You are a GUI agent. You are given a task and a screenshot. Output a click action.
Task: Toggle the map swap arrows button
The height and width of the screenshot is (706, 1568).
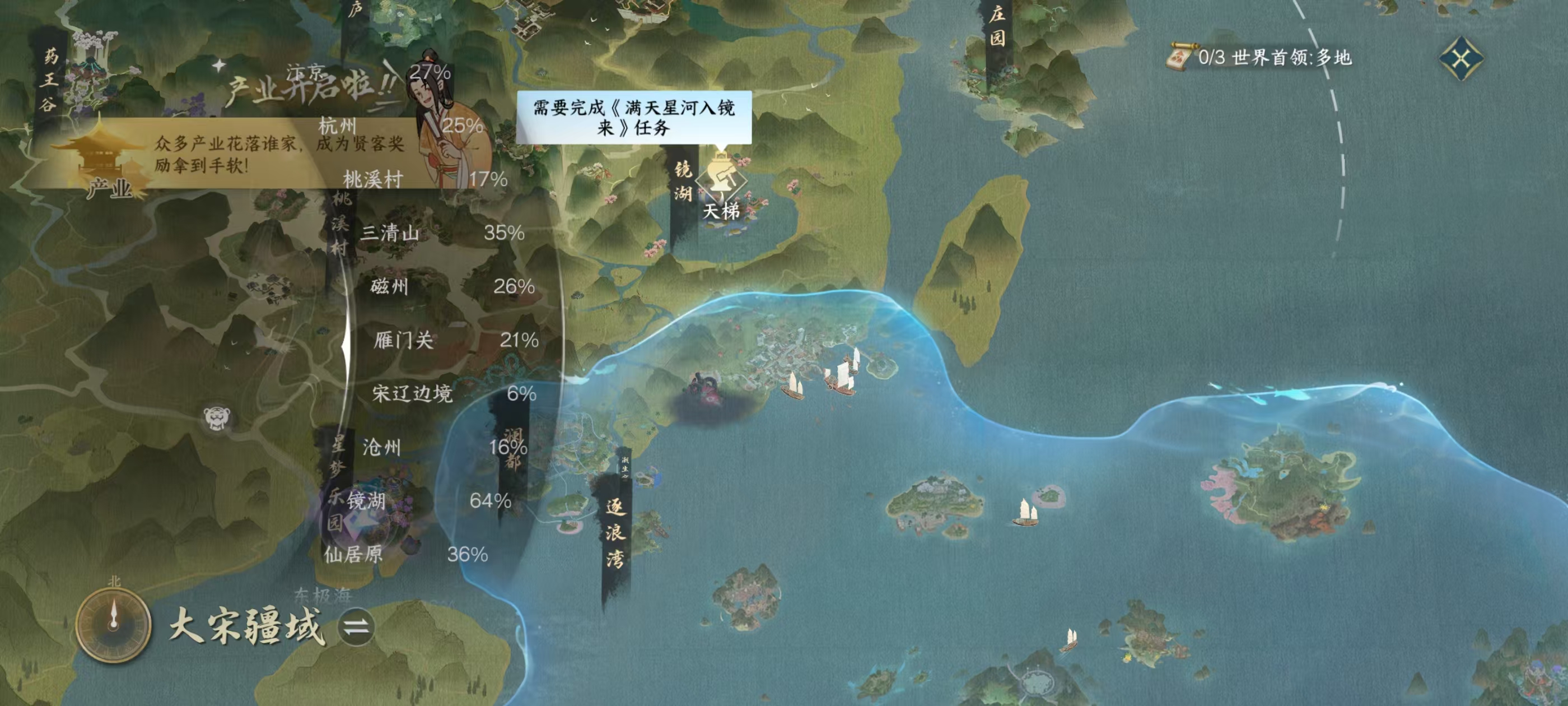356,627
